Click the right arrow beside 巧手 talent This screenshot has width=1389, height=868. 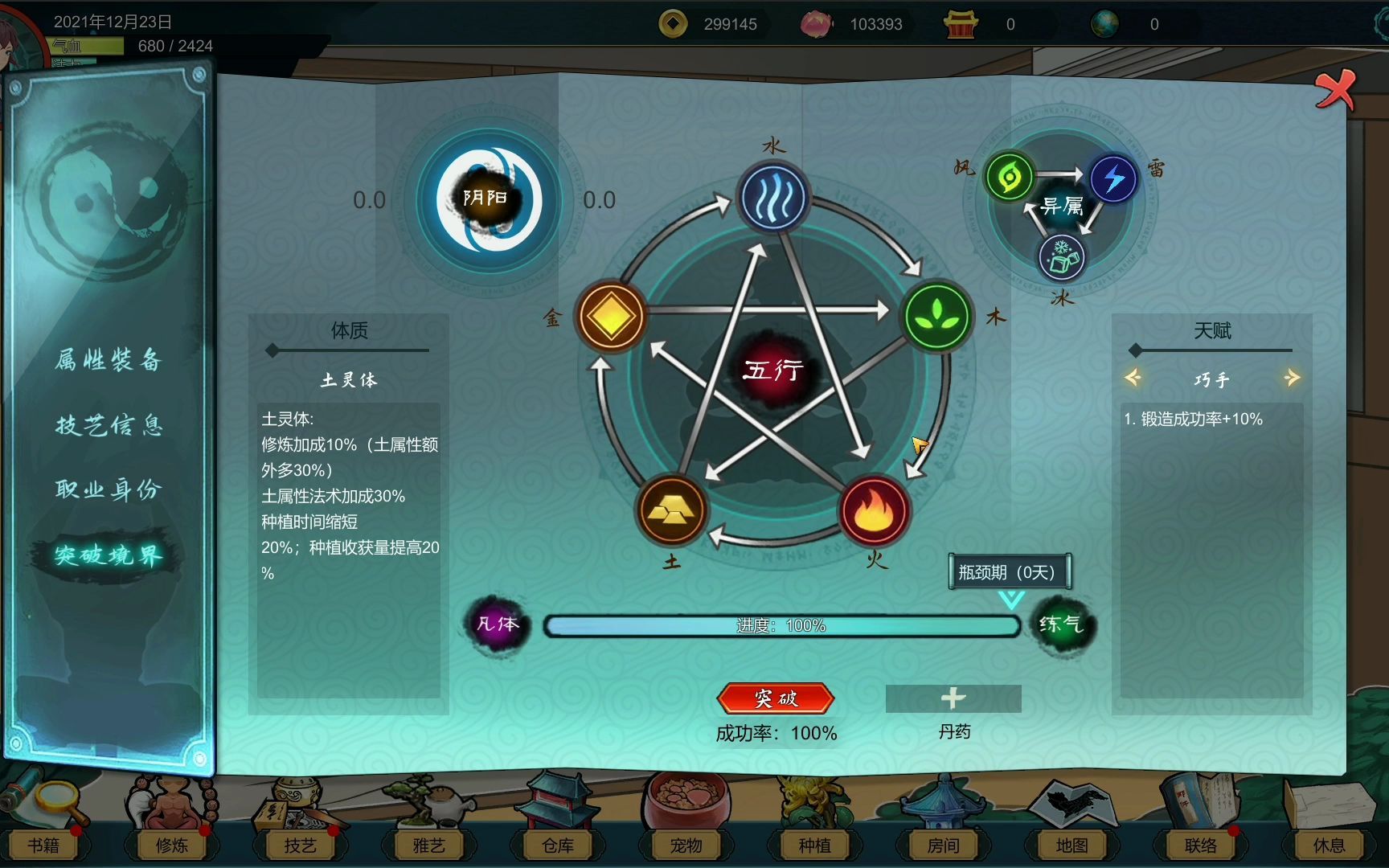[x=1291, y=378]
